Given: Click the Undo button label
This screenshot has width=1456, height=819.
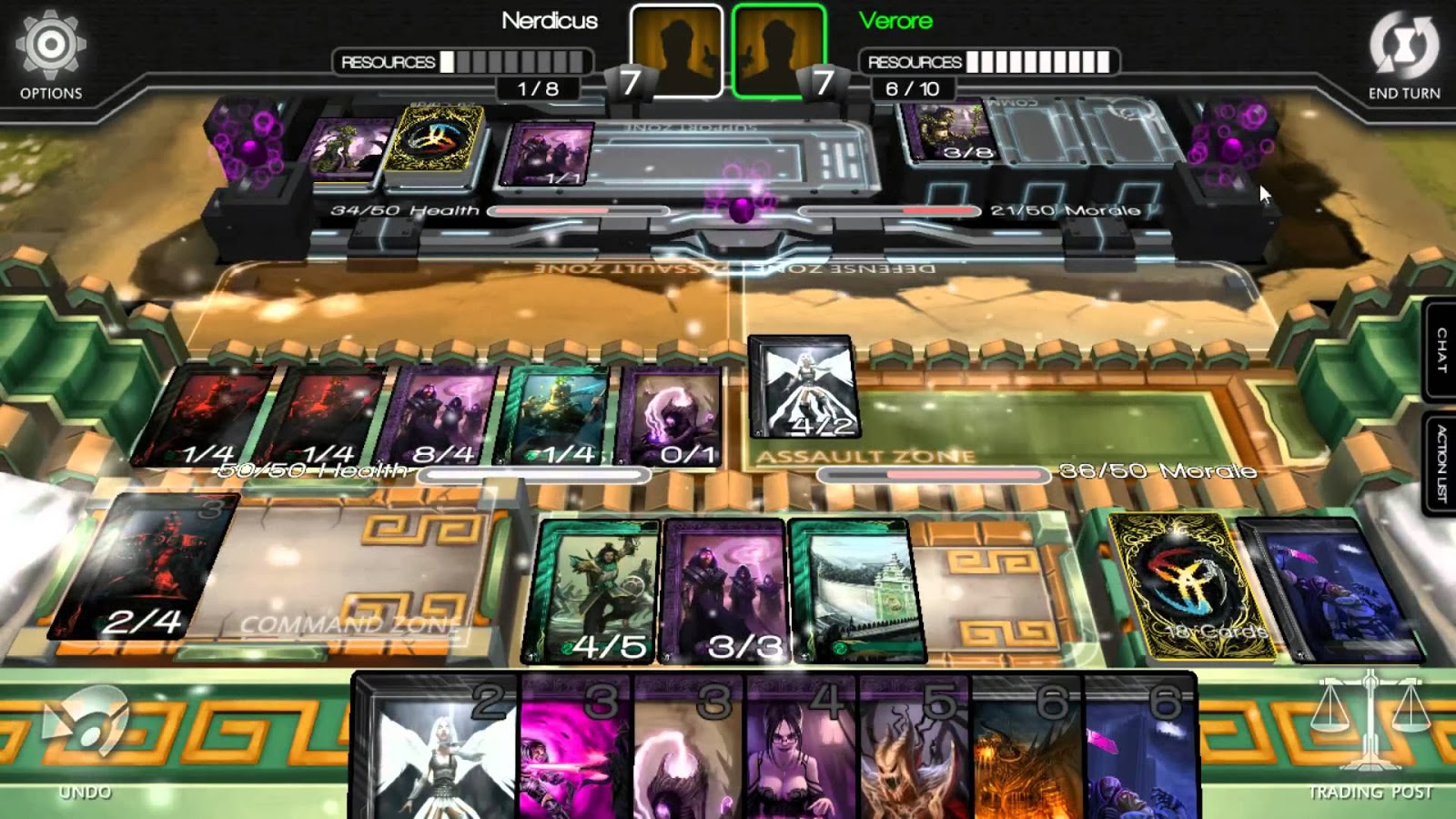Looking at the screenshot, I should [x=86, y=792].
